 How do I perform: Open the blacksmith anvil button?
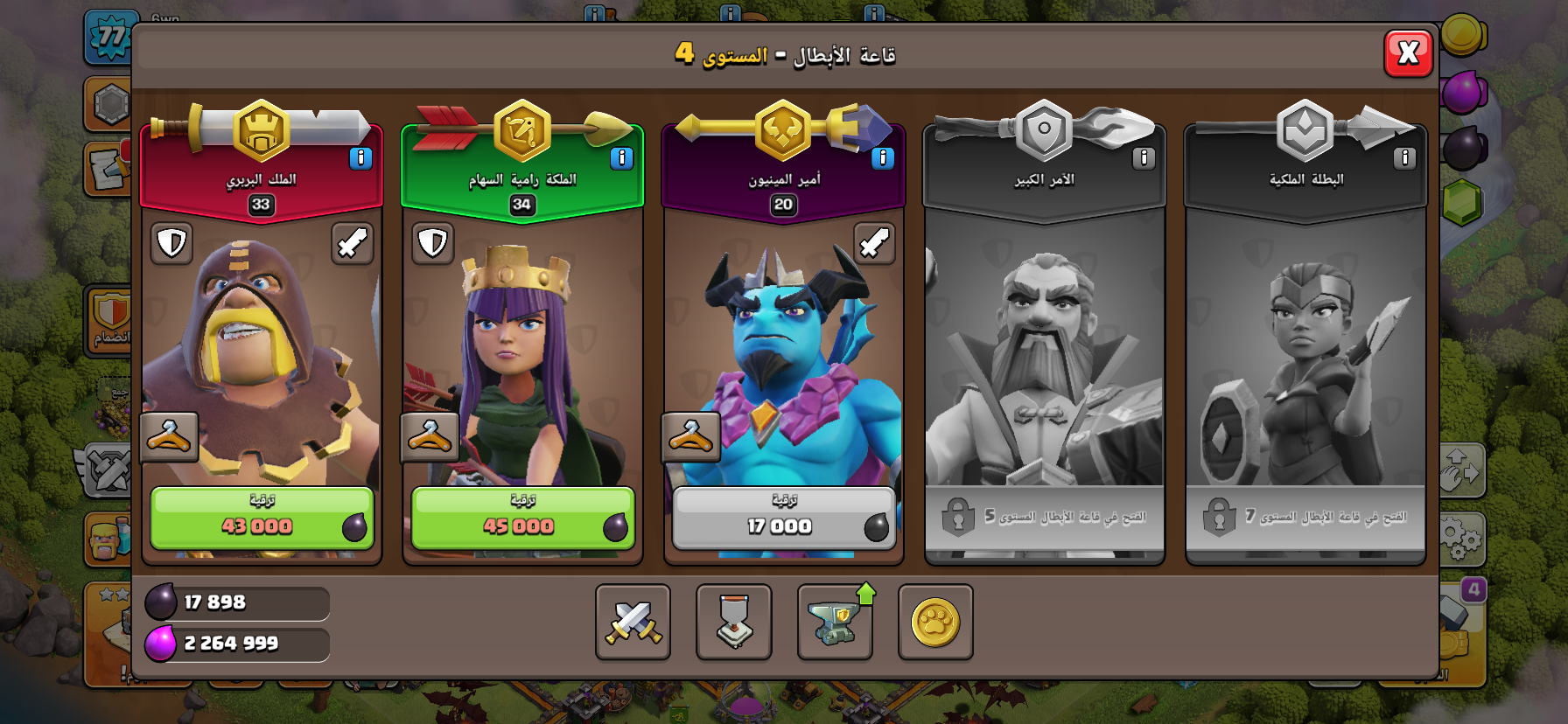[x=835, y=622]
